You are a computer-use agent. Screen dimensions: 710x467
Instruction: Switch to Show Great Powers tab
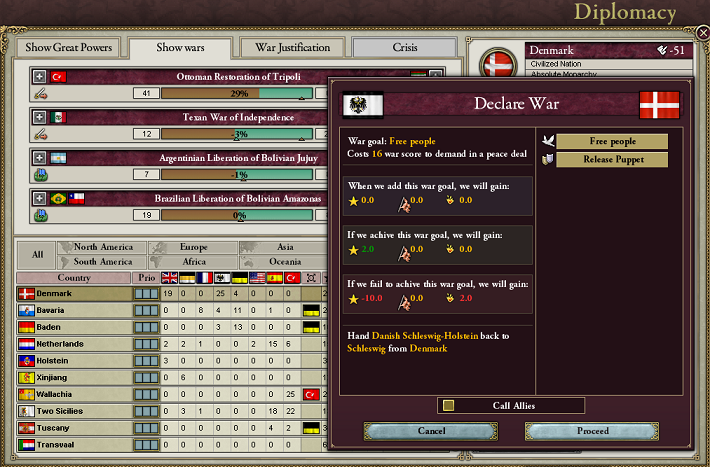click(70, 47)
